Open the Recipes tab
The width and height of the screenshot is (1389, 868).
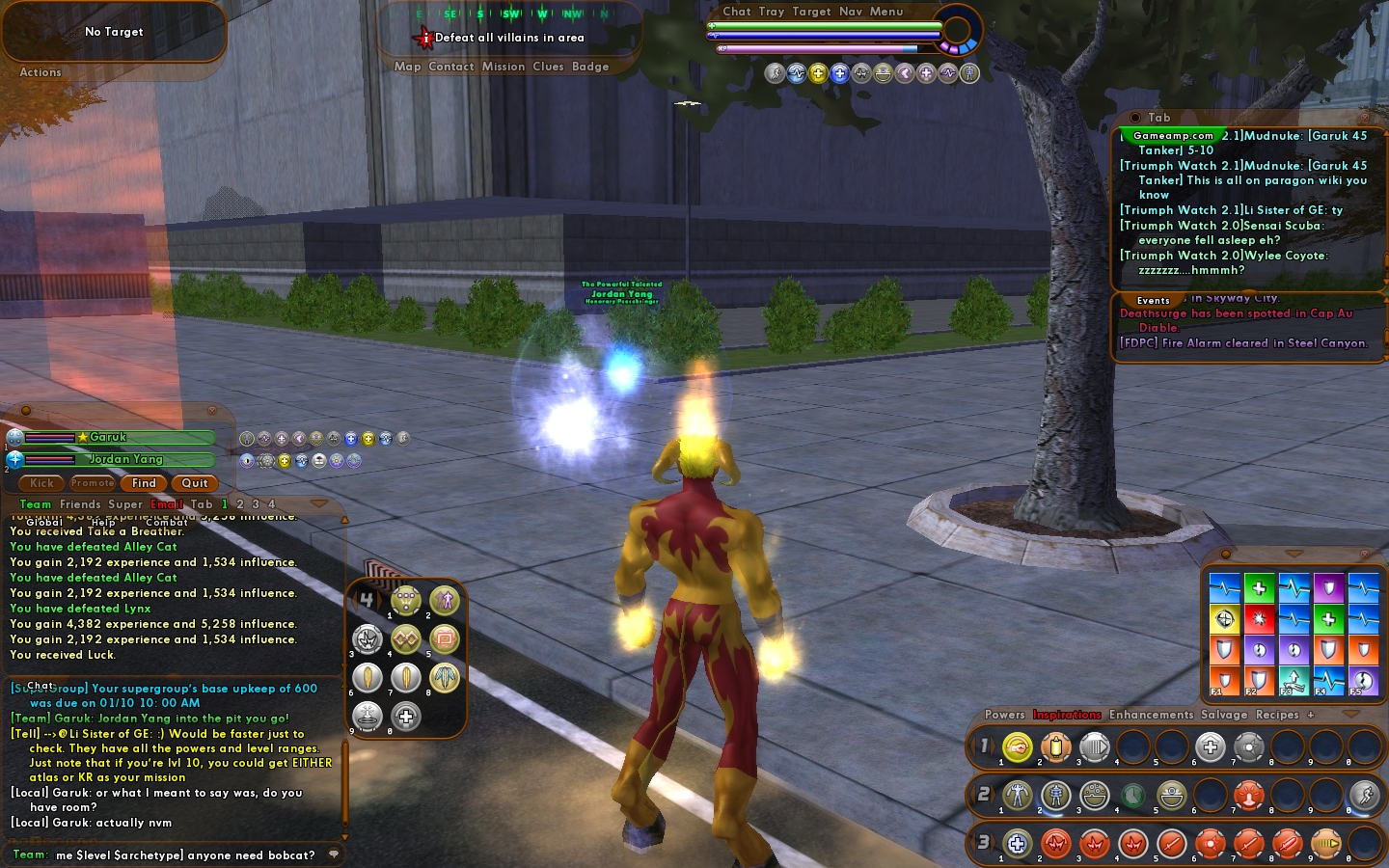(1277, 715)
